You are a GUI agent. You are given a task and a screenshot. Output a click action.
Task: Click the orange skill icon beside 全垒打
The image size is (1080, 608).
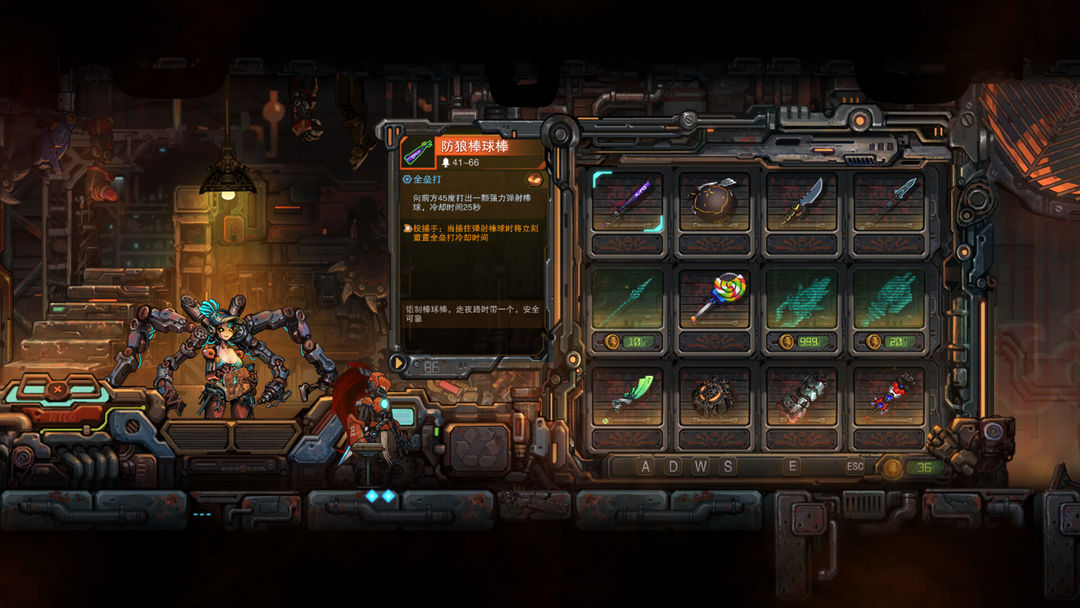[x=535, y=180]
